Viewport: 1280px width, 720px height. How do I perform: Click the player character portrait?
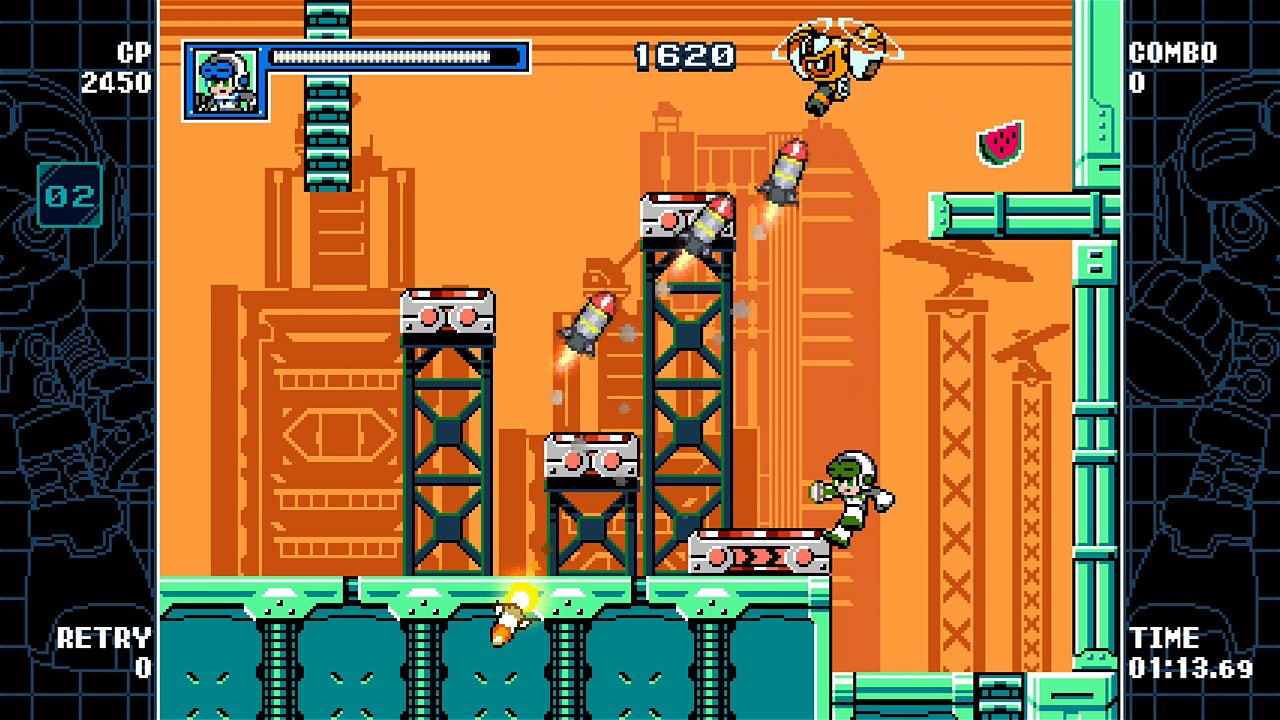(225, 81)
